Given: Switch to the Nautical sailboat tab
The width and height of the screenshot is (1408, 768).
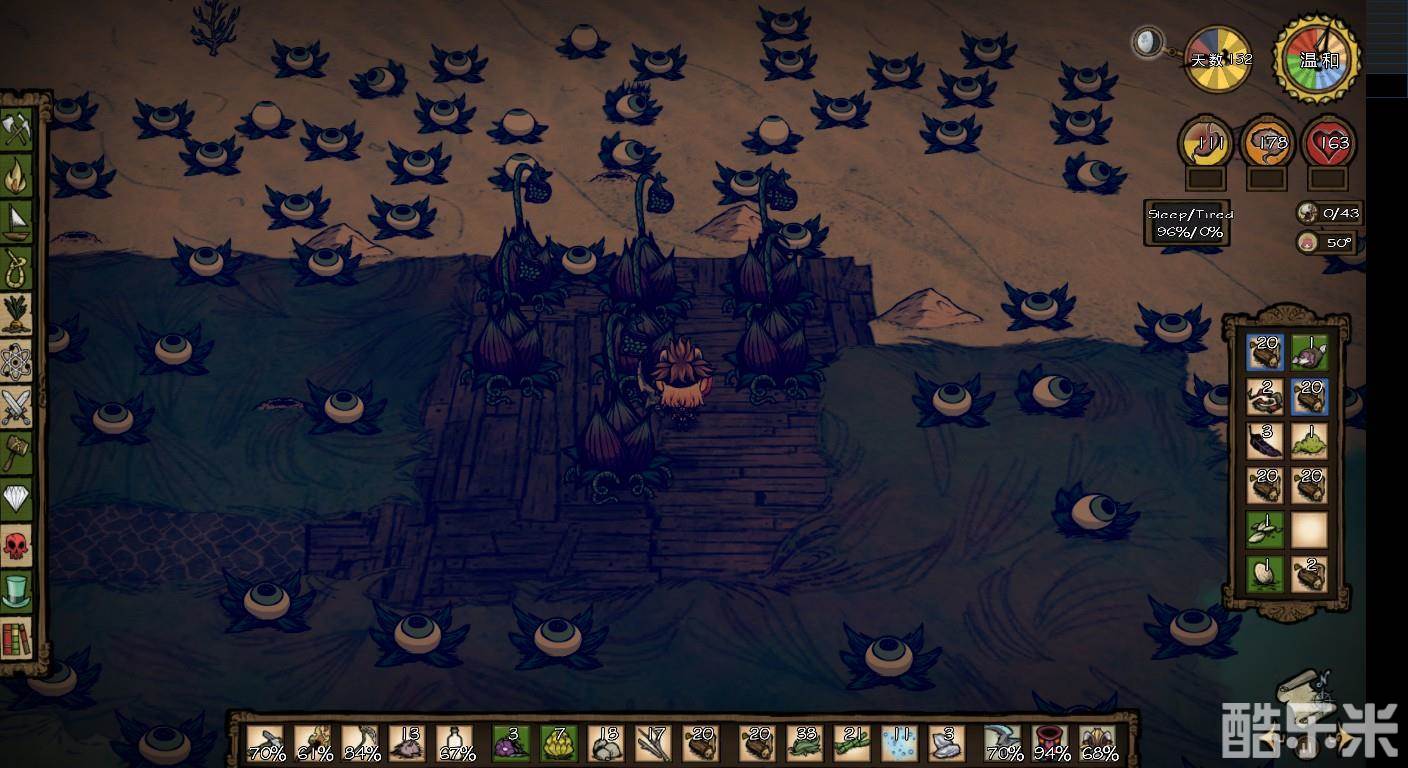Looking at the screenshot, I should [17, 222].
